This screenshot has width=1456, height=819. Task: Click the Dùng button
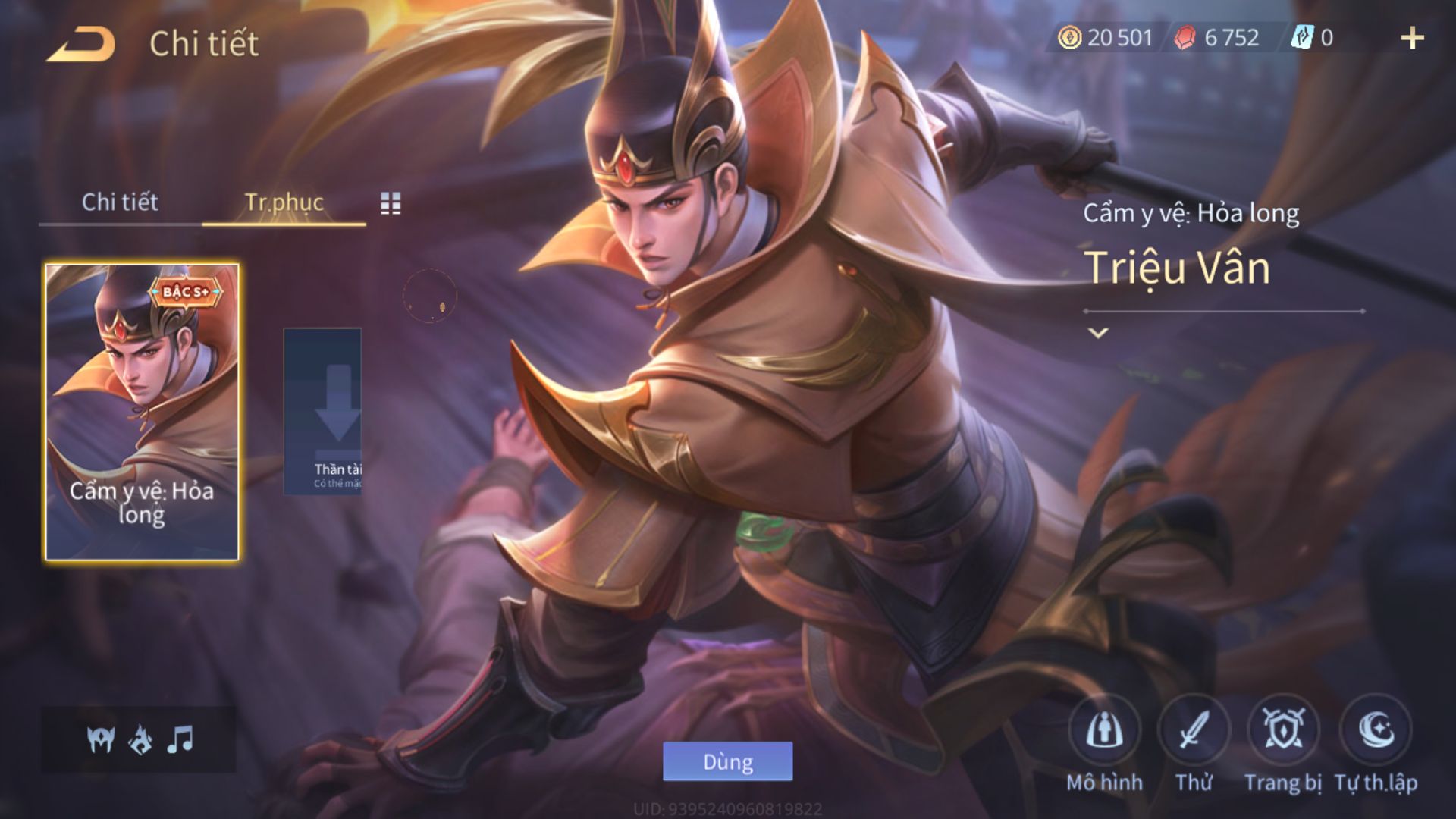tap(727, 761)
